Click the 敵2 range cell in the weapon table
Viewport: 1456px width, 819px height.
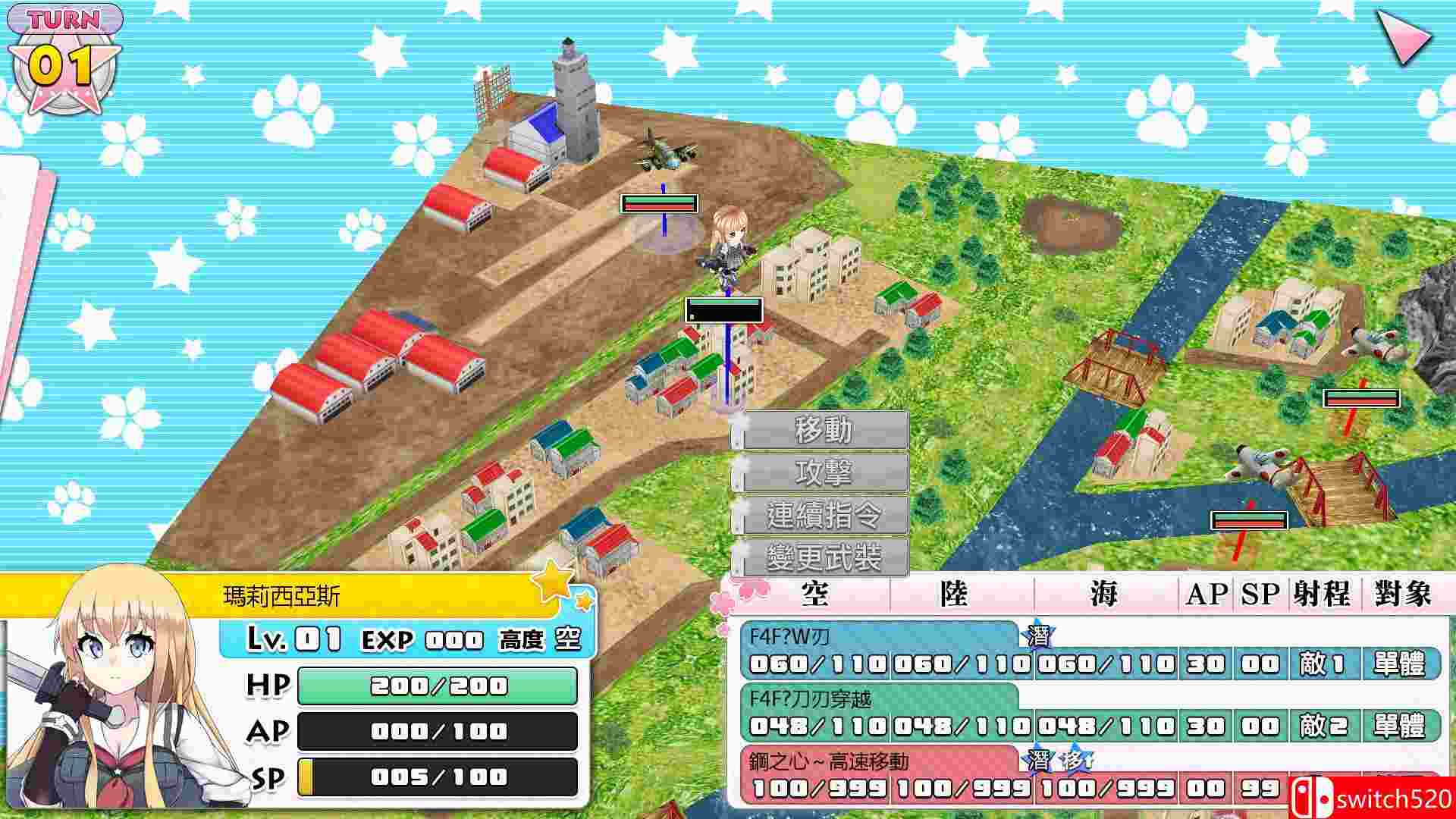(1323, 724)
